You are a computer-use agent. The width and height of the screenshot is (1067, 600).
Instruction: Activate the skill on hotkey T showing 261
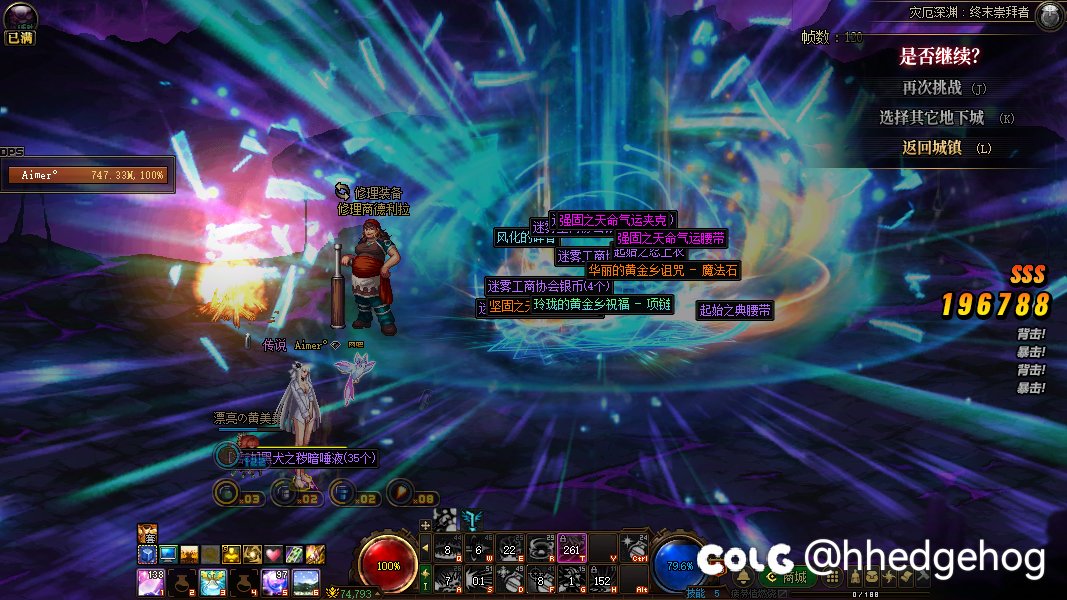click(x=572, y=547)
